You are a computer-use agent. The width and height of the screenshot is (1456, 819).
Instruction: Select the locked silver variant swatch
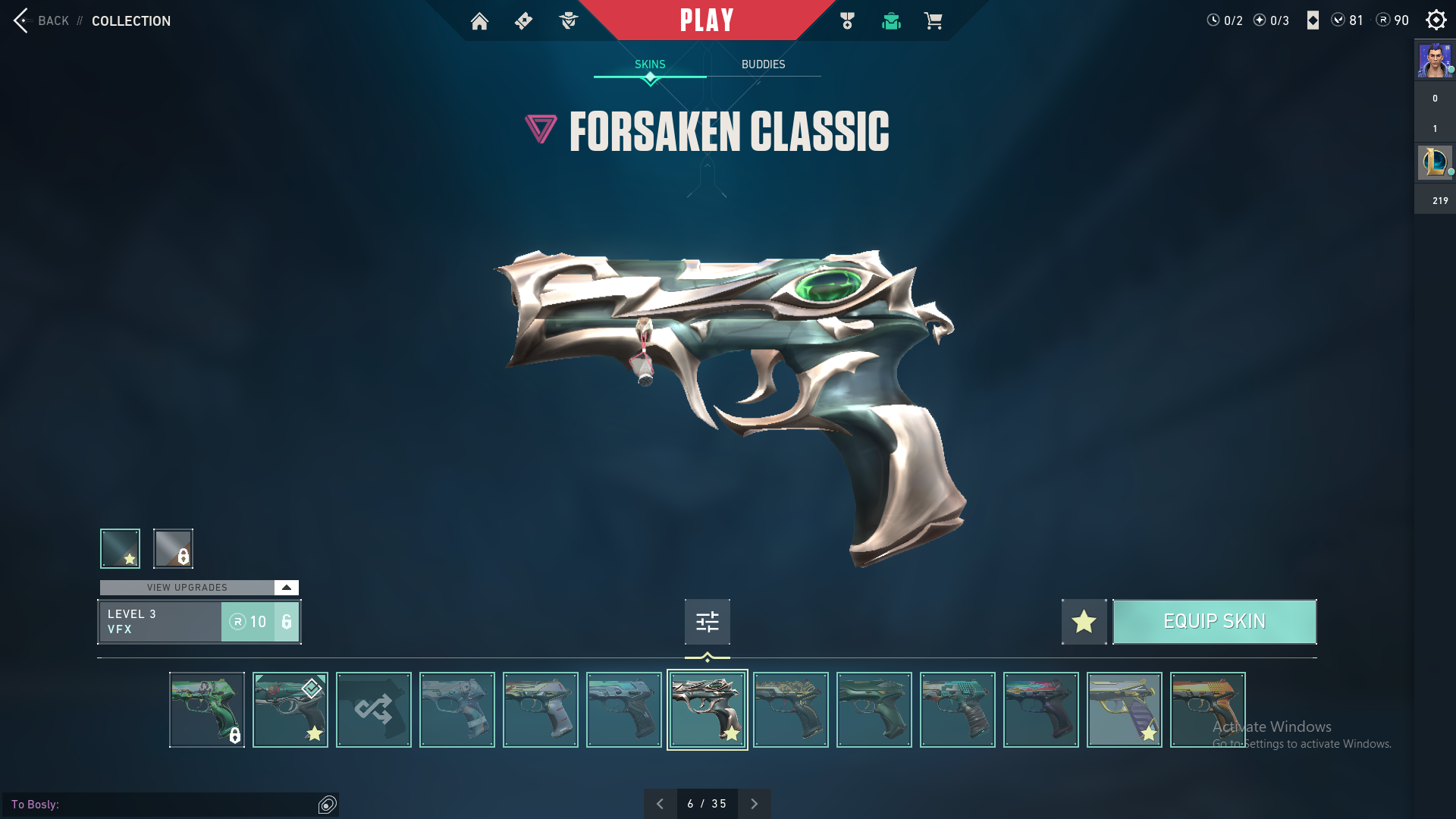point(173,548)
